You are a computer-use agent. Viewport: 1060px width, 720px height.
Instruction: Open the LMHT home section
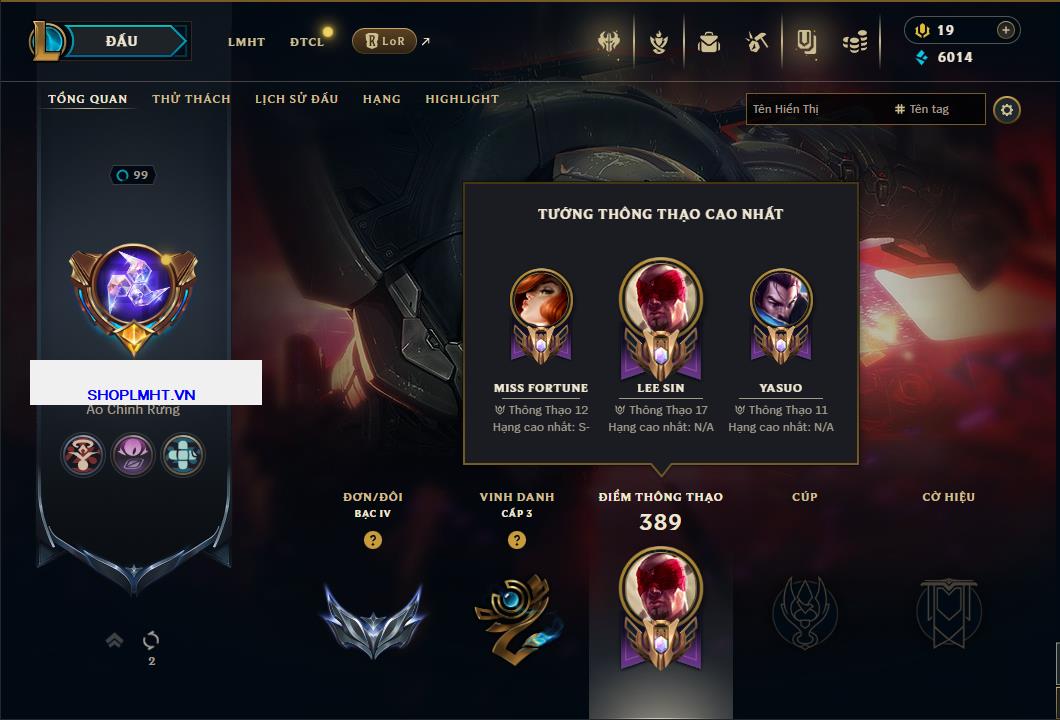coord(246,42)
